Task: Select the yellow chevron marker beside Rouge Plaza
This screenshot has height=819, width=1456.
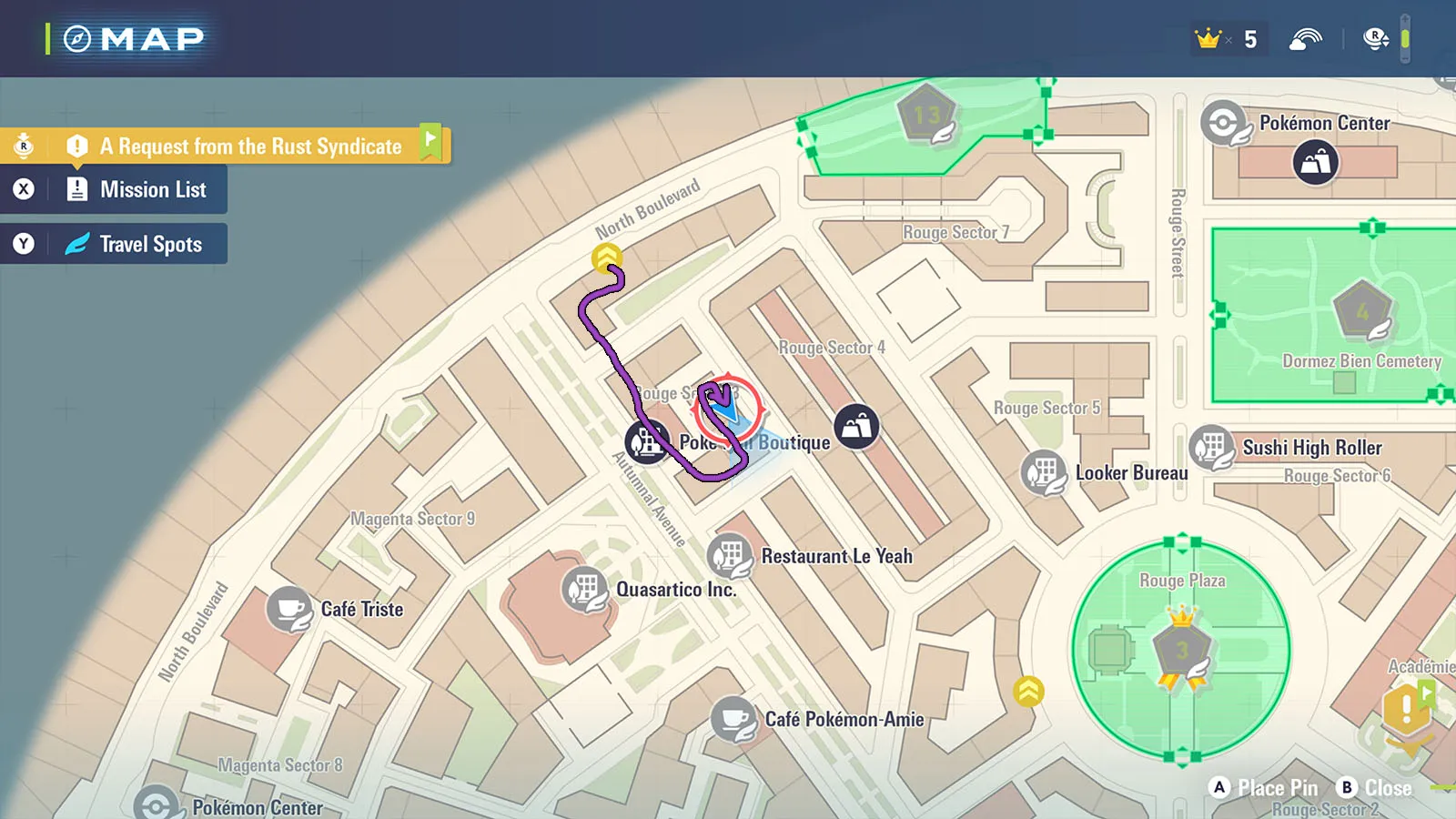Action: 1028,692
